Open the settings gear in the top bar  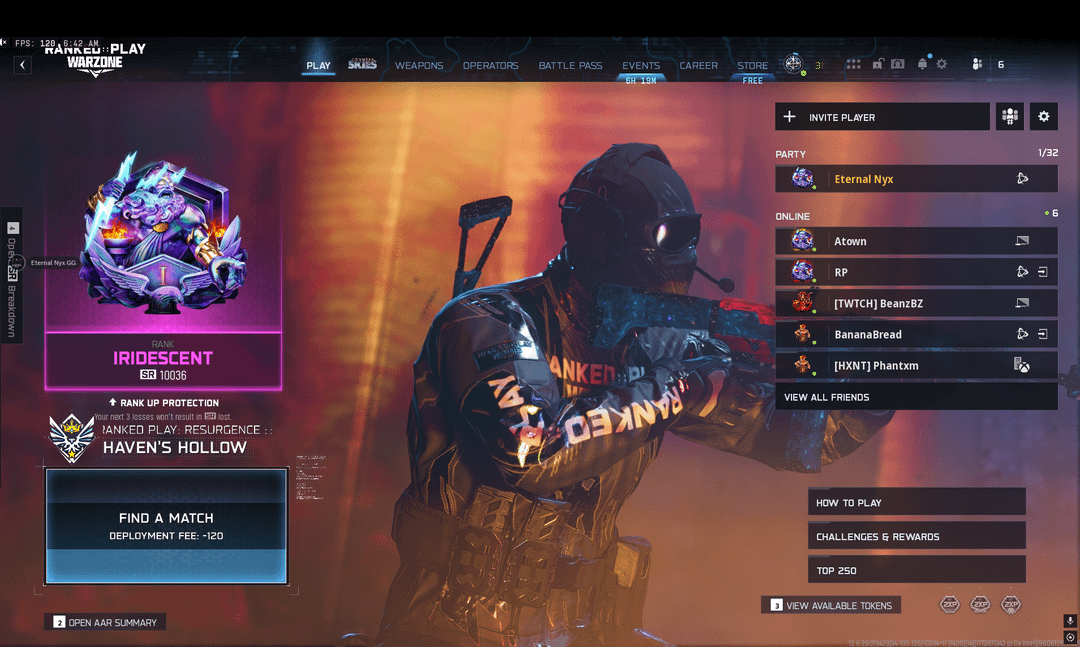pyautogui.click(x=941, y=65)
